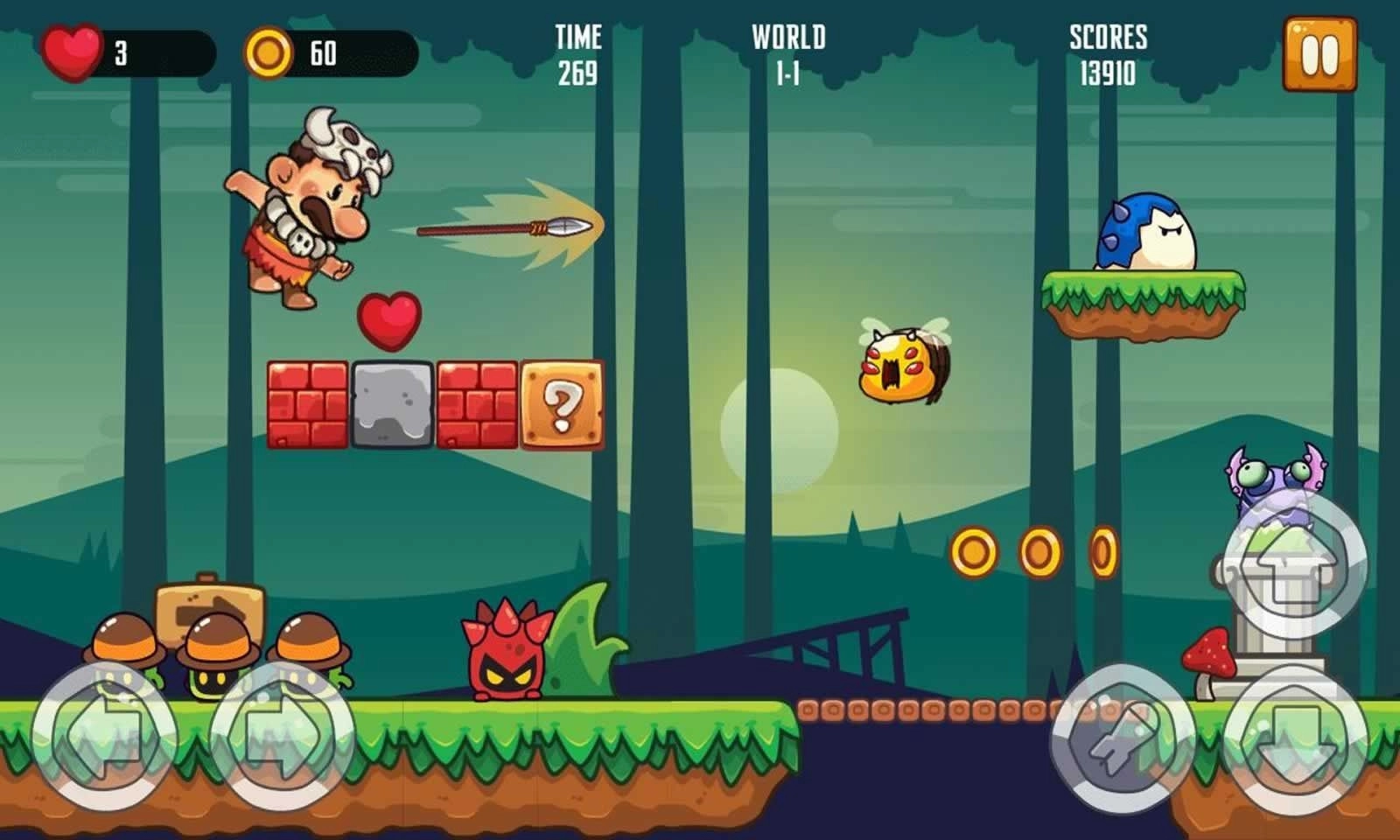1400x840 pixels.
Task: Tap the TIME counter showing 269
Action: coord(578,54)
